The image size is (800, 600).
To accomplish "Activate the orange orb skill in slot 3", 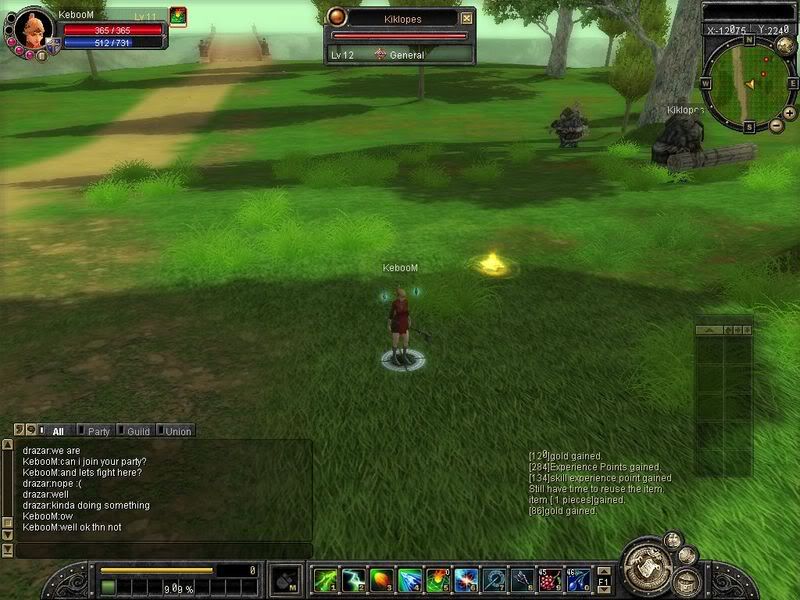I will tap(381, 580).
